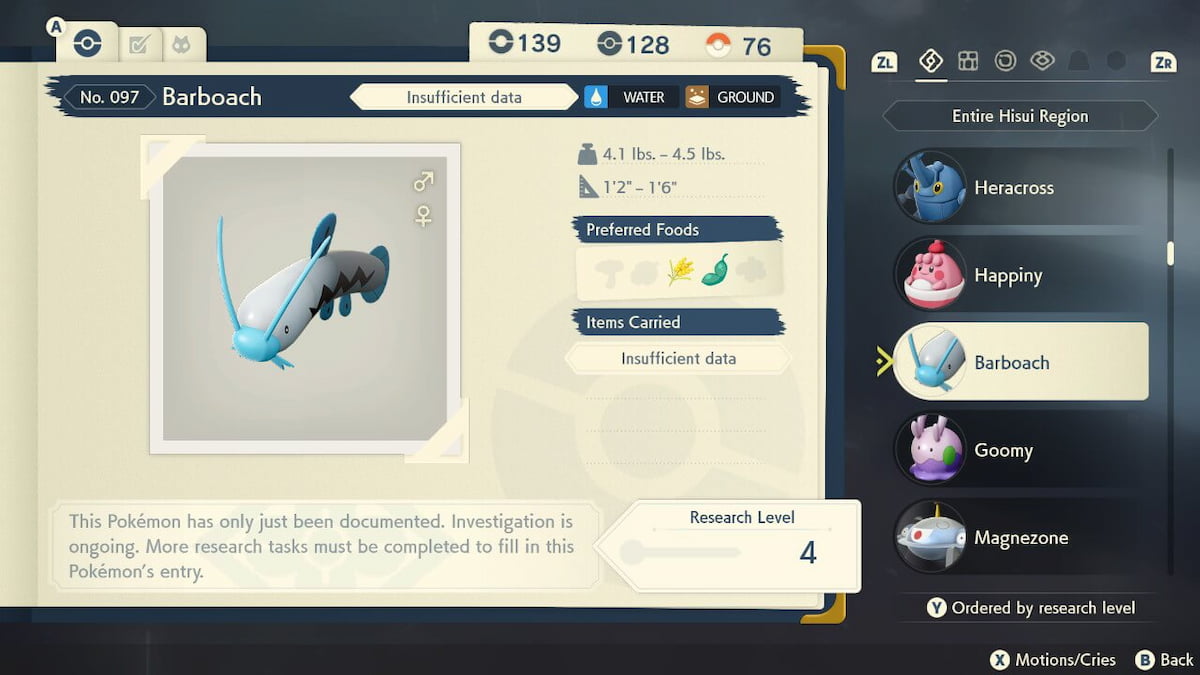Click the Barboach photo thumbnail

304,298
